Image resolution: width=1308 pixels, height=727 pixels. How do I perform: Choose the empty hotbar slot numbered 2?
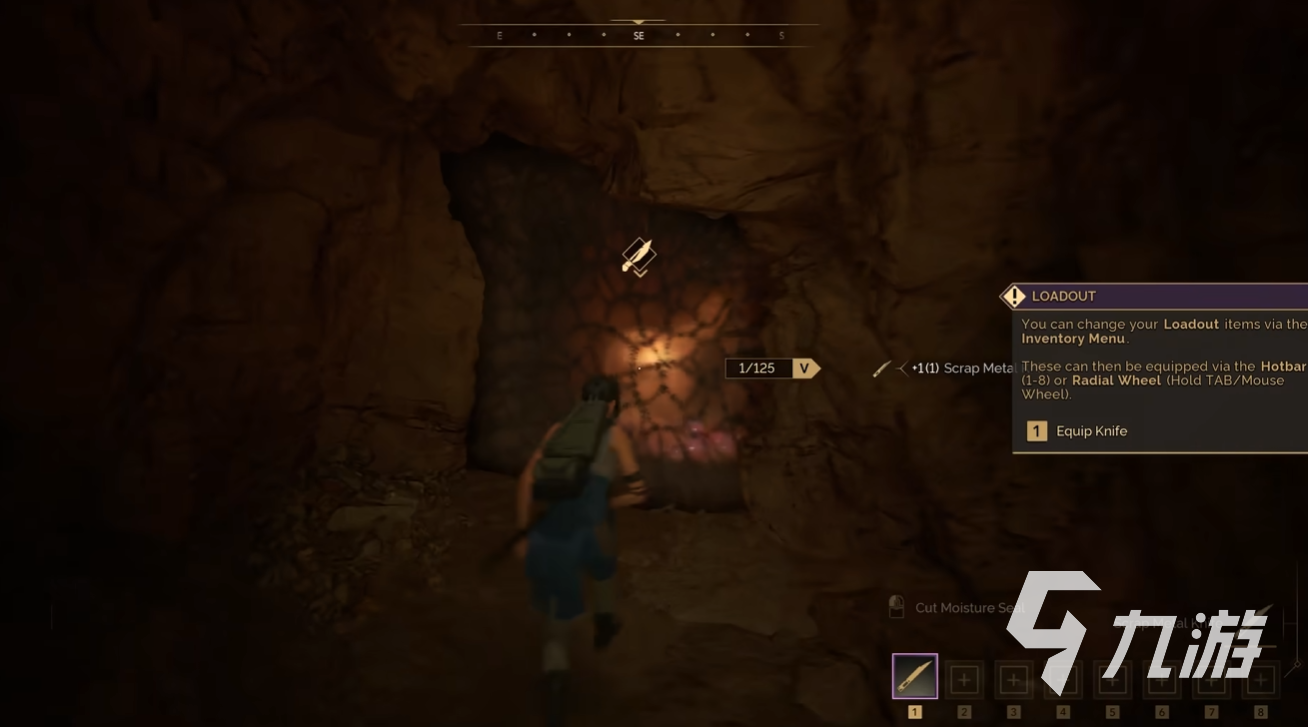pos(964,680)
